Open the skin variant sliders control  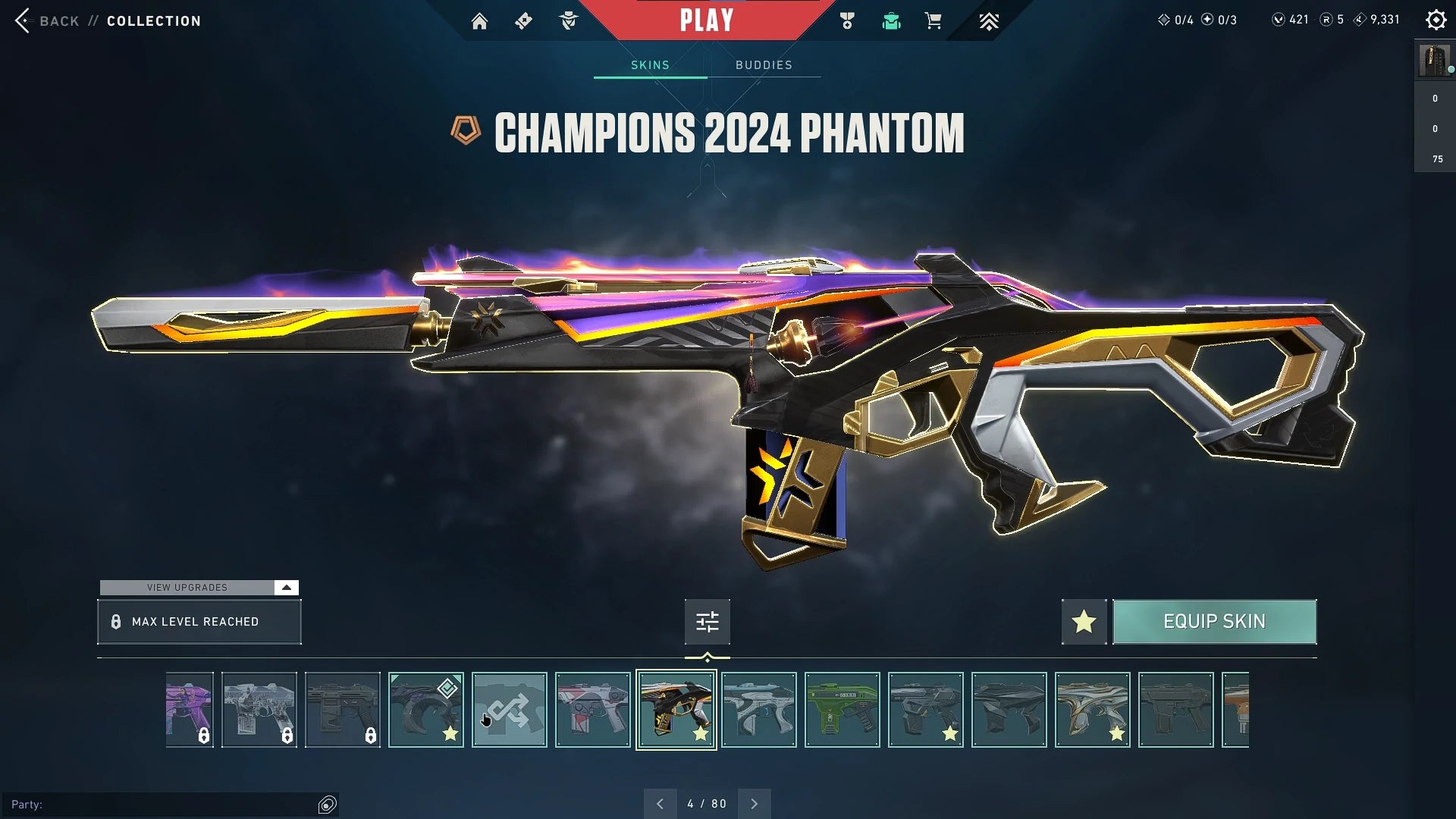[707, 622]
